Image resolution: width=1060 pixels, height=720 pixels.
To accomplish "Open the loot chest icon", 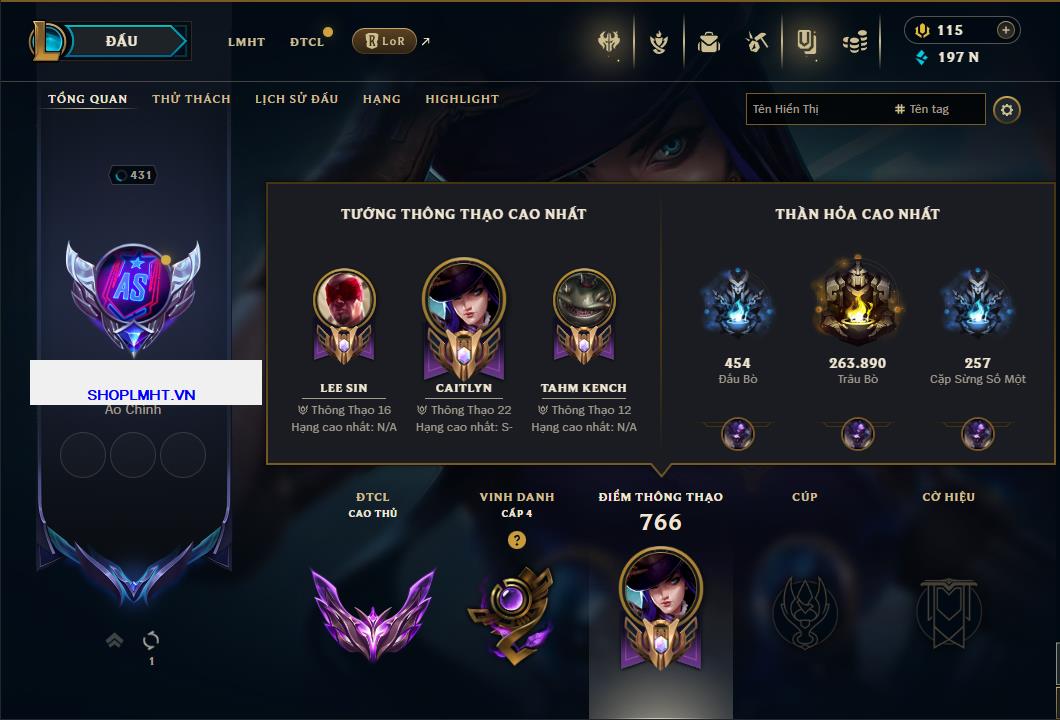I will point(708,42).
